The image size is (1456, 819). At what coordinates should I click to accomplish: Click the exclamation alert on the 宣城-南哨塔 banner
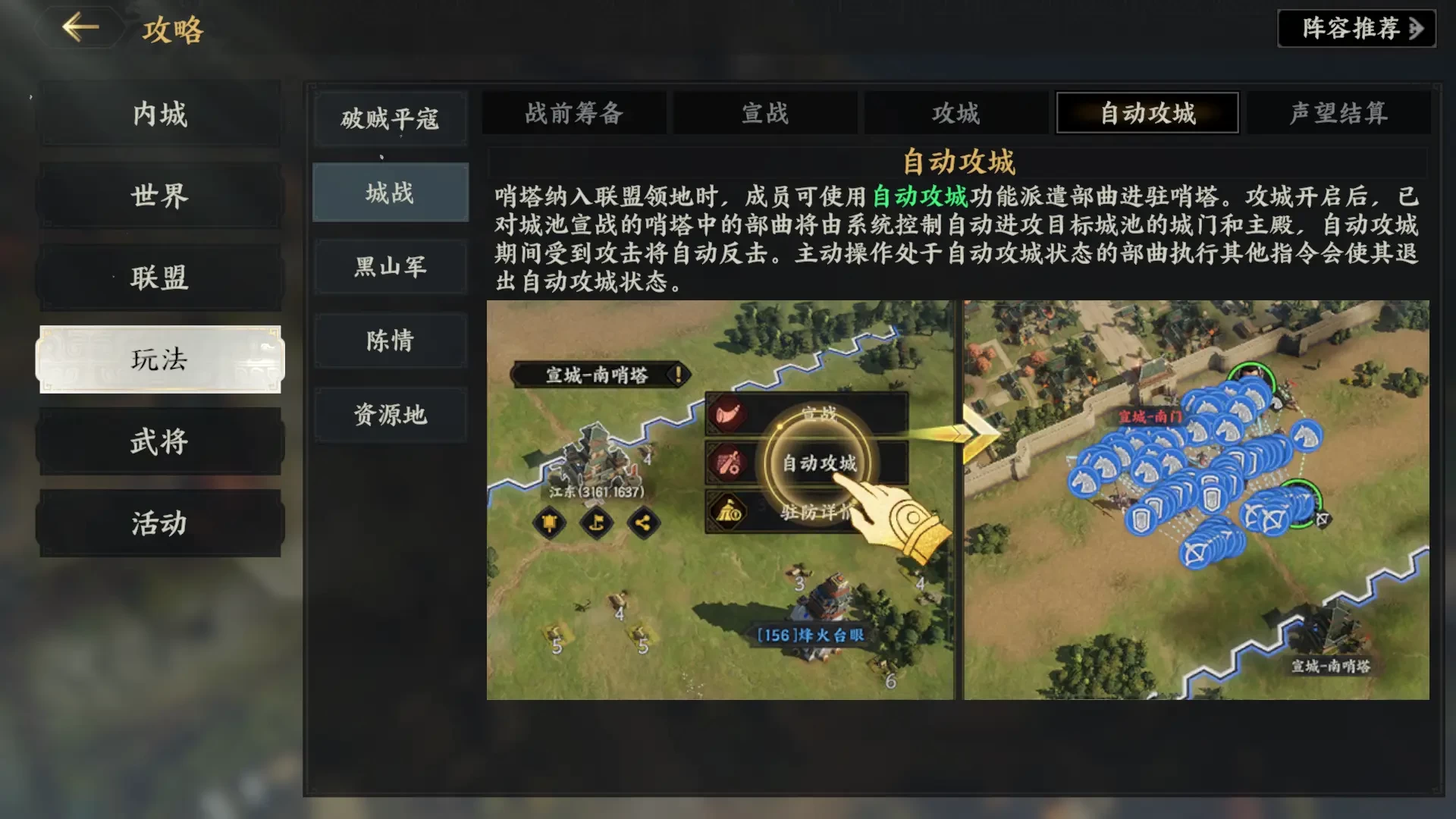(x=677, y=373)
